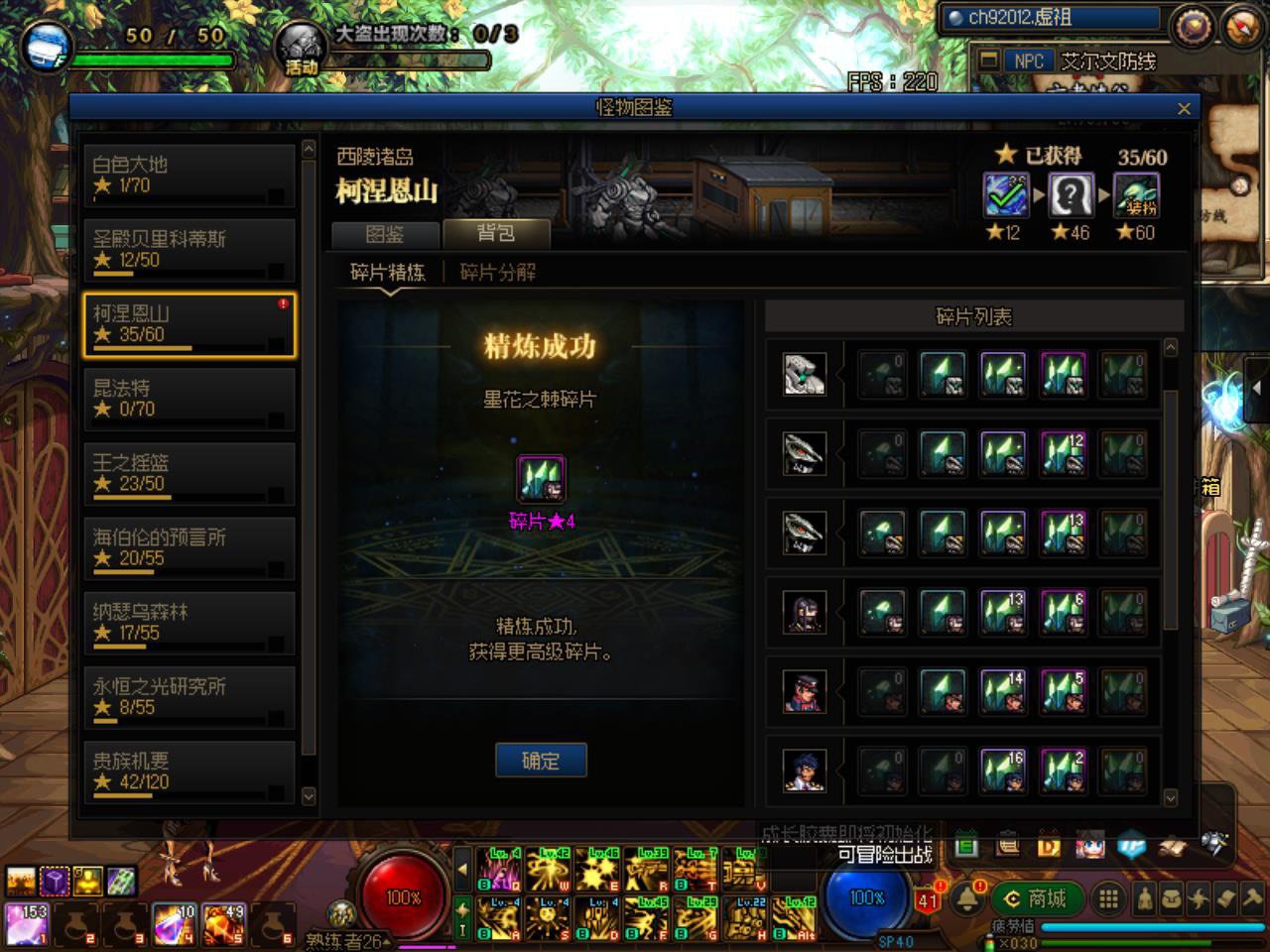
Task: Click the ★60 装扮 reward icon
Action: (1136, 195)
